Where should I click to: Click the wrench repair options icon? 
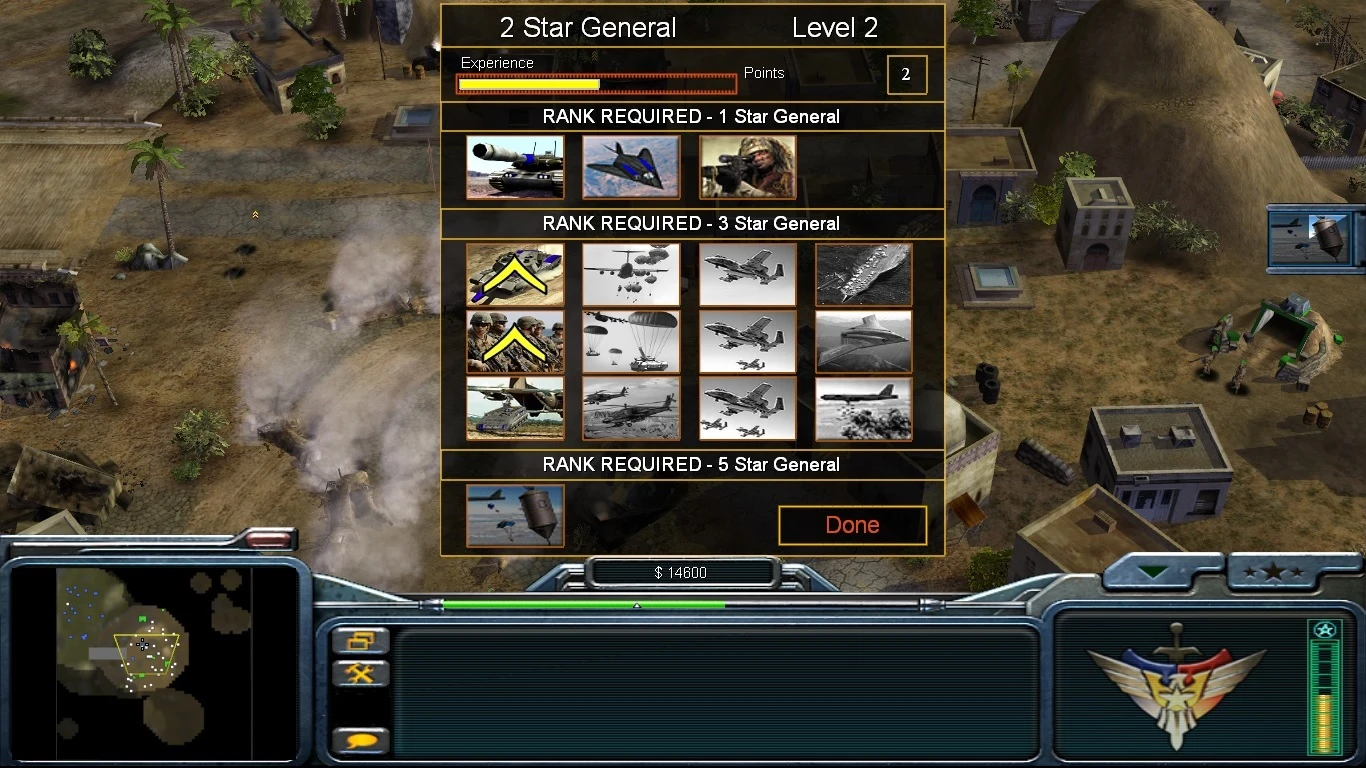coord(361,672)
